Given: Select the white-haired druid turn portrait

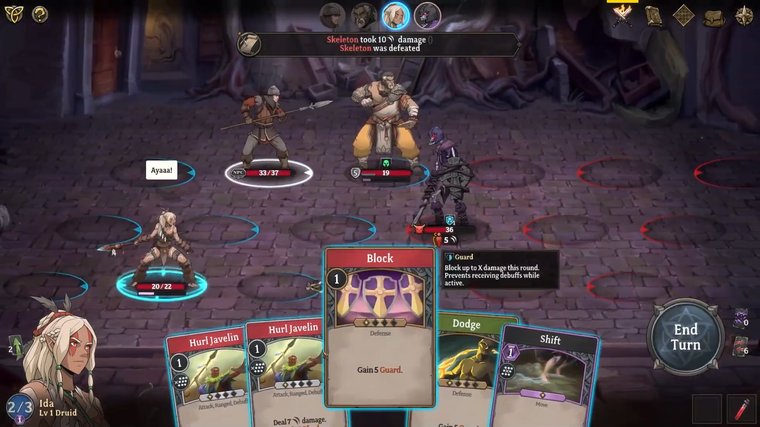Looking at the screenshot, I should 395,15.
